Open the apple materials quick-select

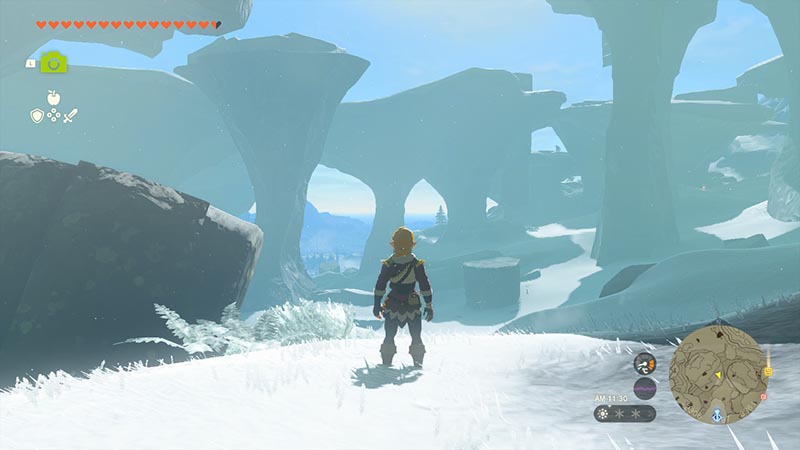tap(53, 97)
